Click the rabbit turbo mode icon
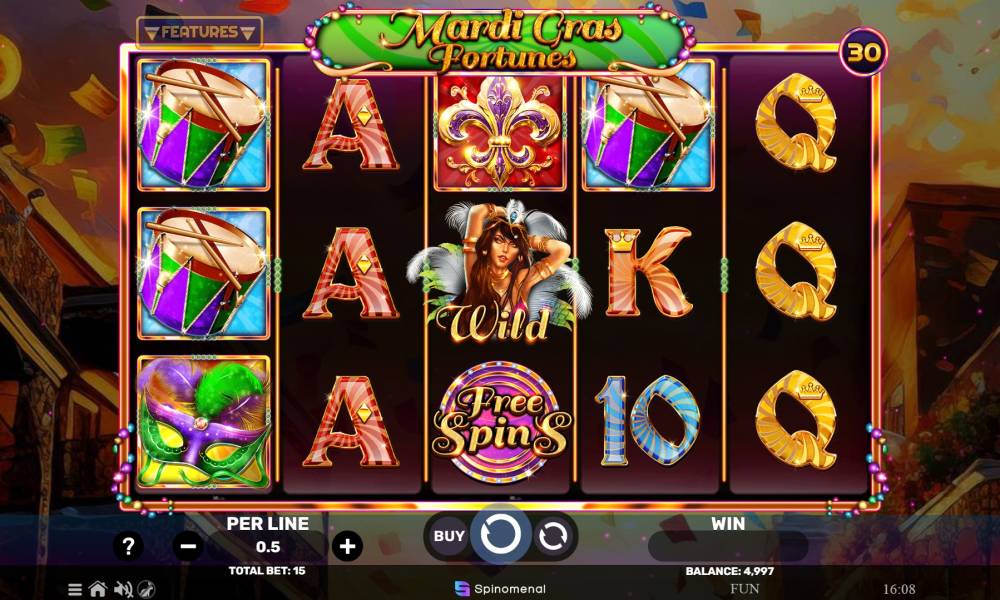Image resolution: width=1000 pixels, height=600 pixels. click(x=146, y=589)
